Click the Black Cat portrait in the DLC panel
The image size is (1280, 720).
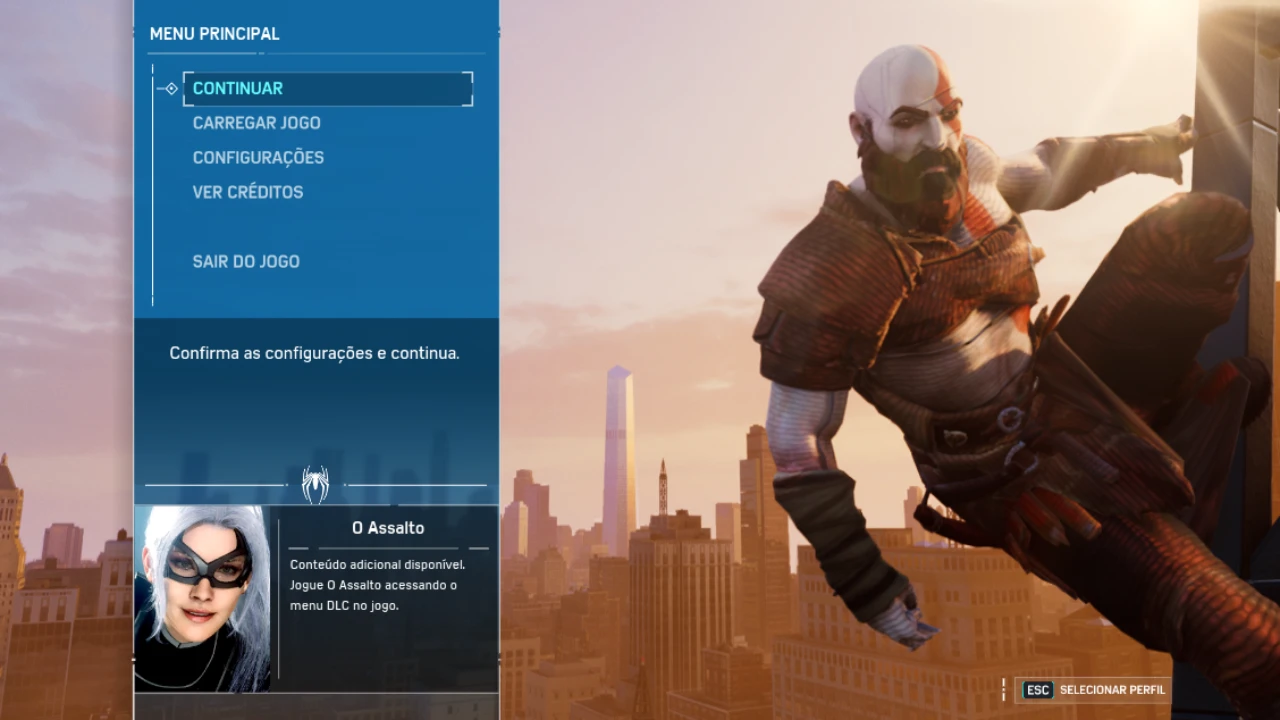point(201,598)
